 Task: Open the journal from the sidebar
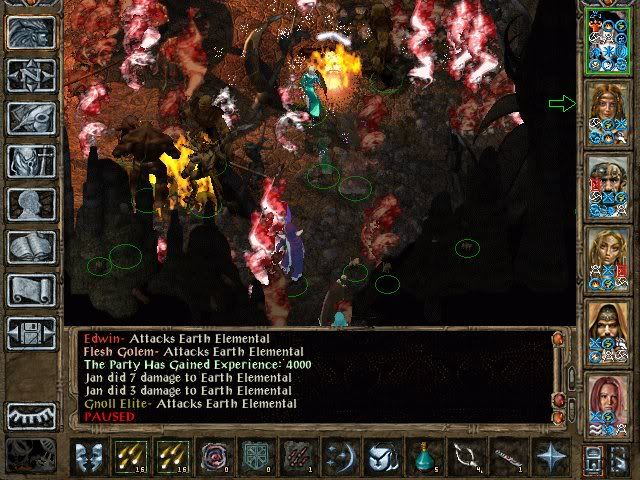31,118
